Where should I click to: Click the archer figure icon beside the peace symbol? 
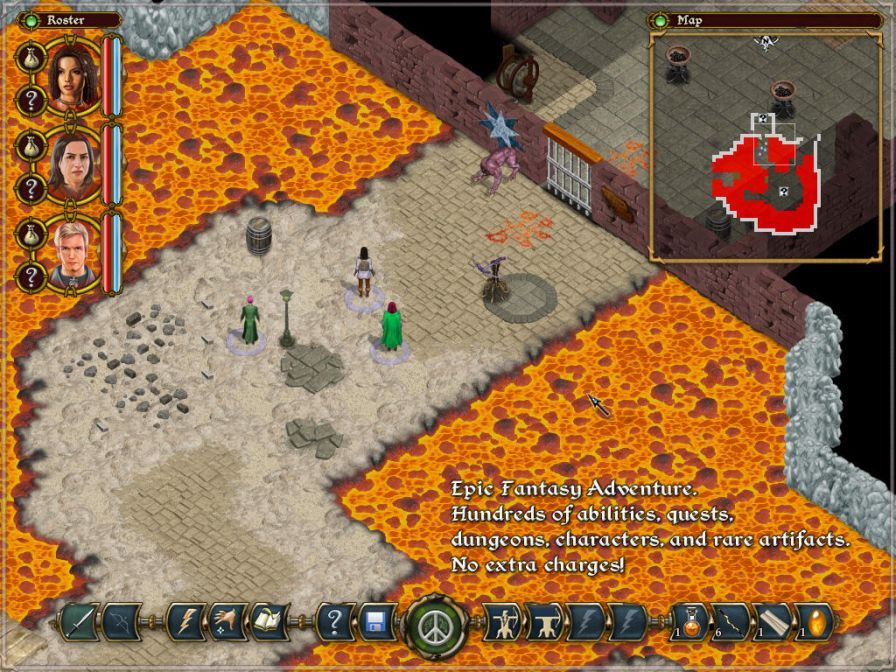[501, 622]
